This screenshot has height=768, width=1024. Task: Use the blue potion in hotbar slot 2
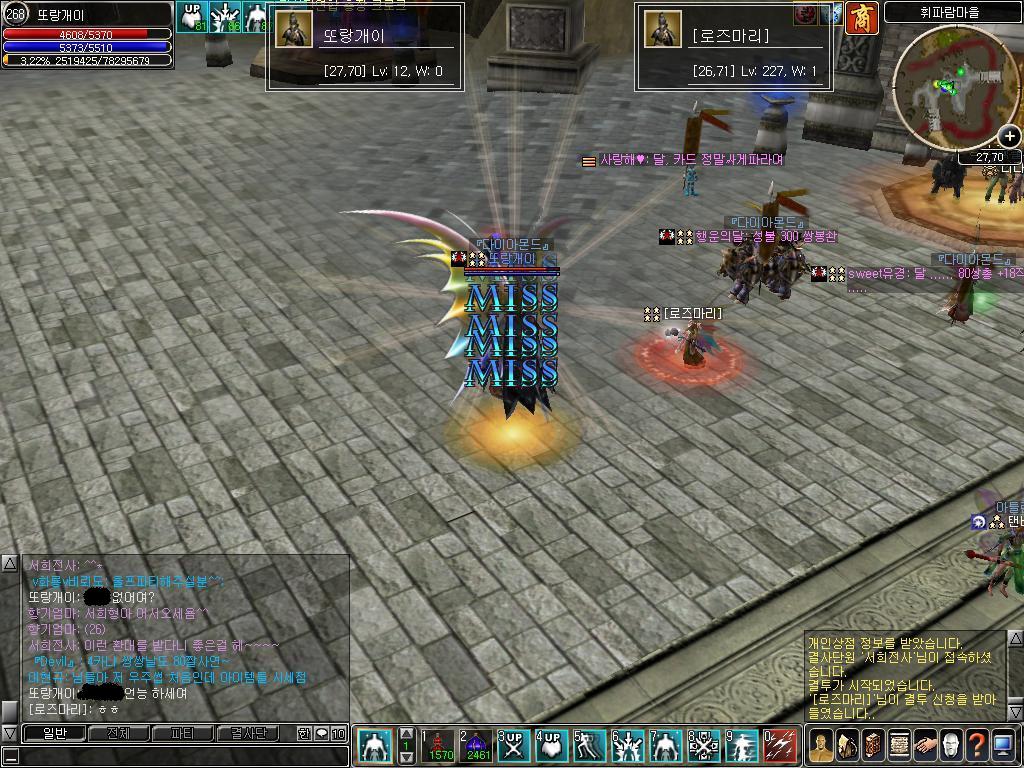coord(476,746)
